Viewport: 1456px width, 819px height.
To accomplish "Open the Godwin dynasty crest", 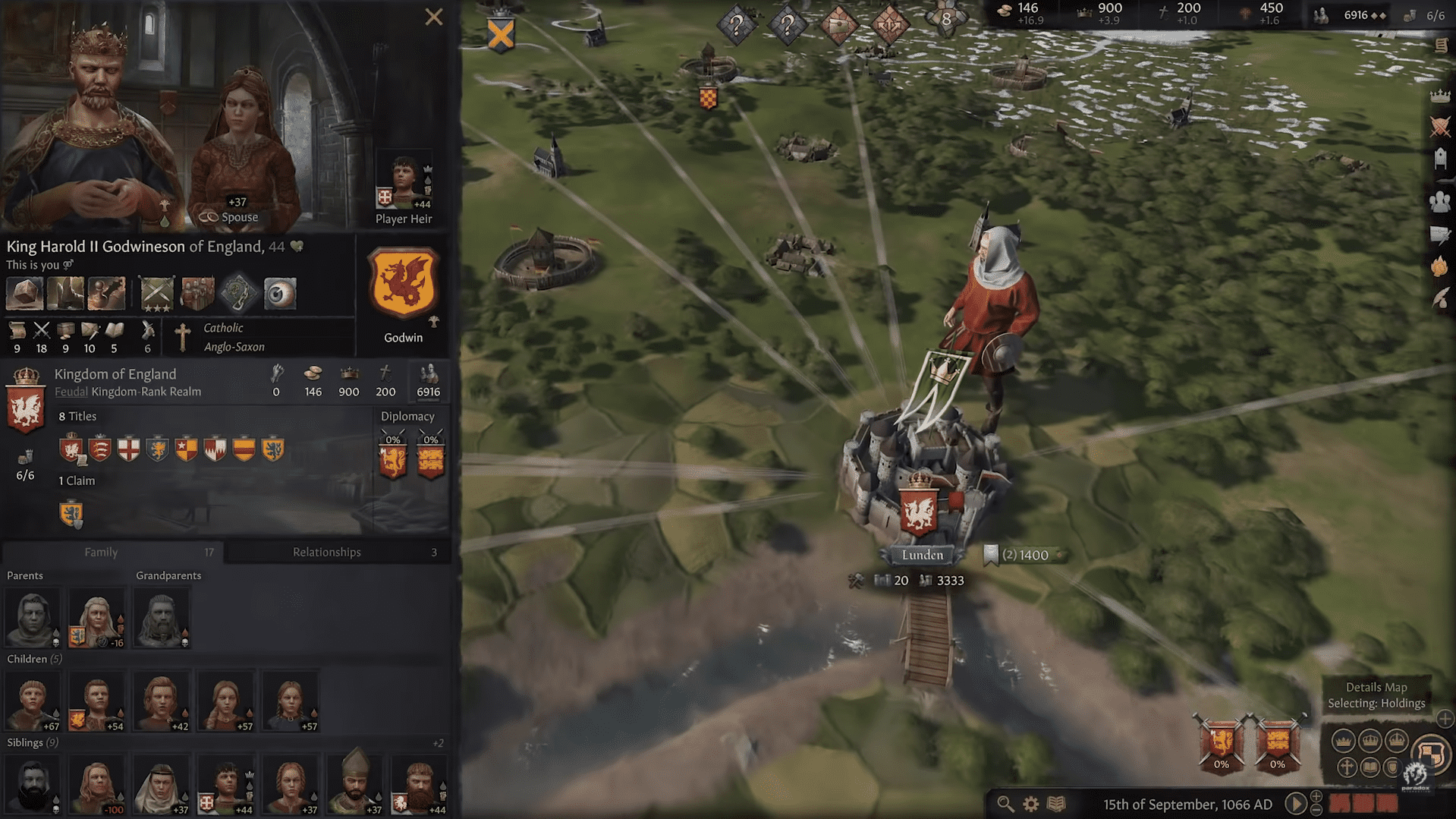I will (403, 284).
